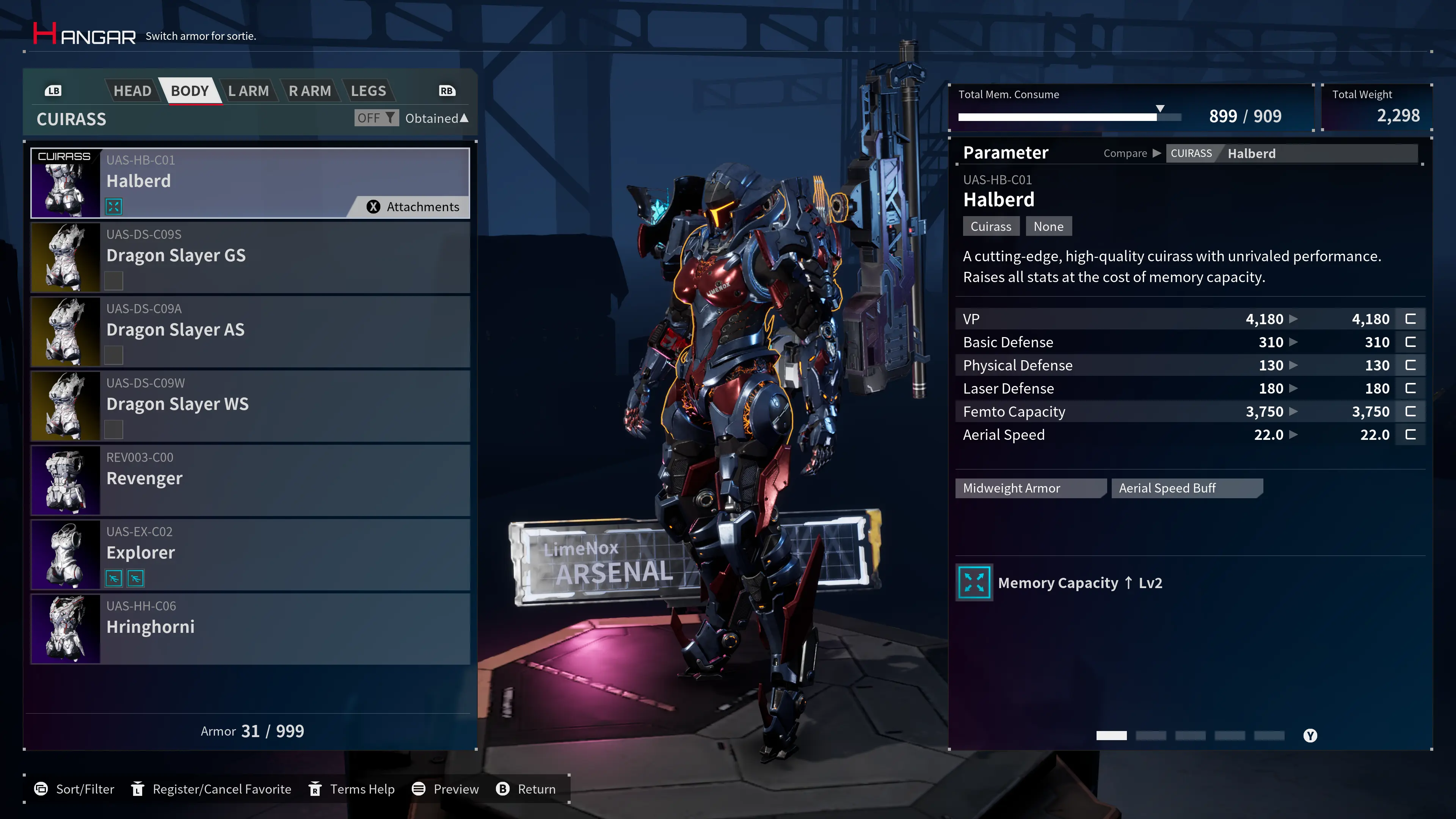Open the L ARM tab
Viewport: 1456px width, 819px height.
(248, 91)
